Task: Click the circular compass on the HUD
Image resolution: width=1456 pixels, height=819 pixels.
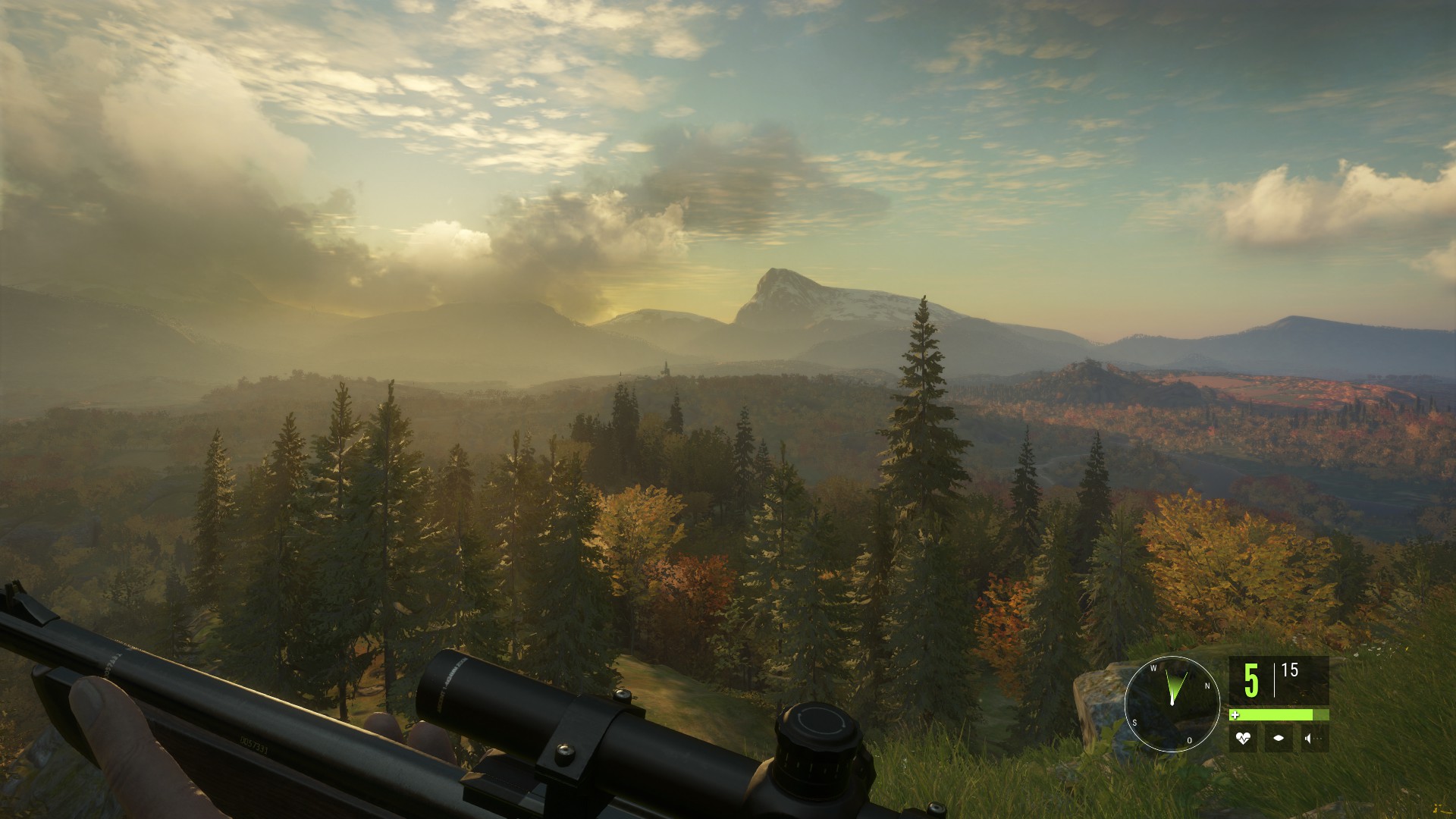Action: [x=1172, y=703]
